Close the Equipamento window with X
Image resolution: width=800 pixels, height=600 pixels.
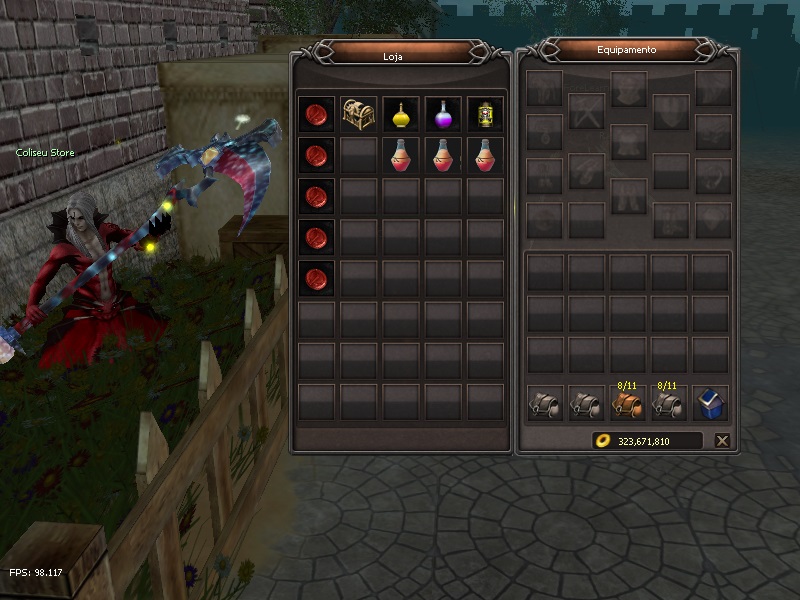(722, 440)
